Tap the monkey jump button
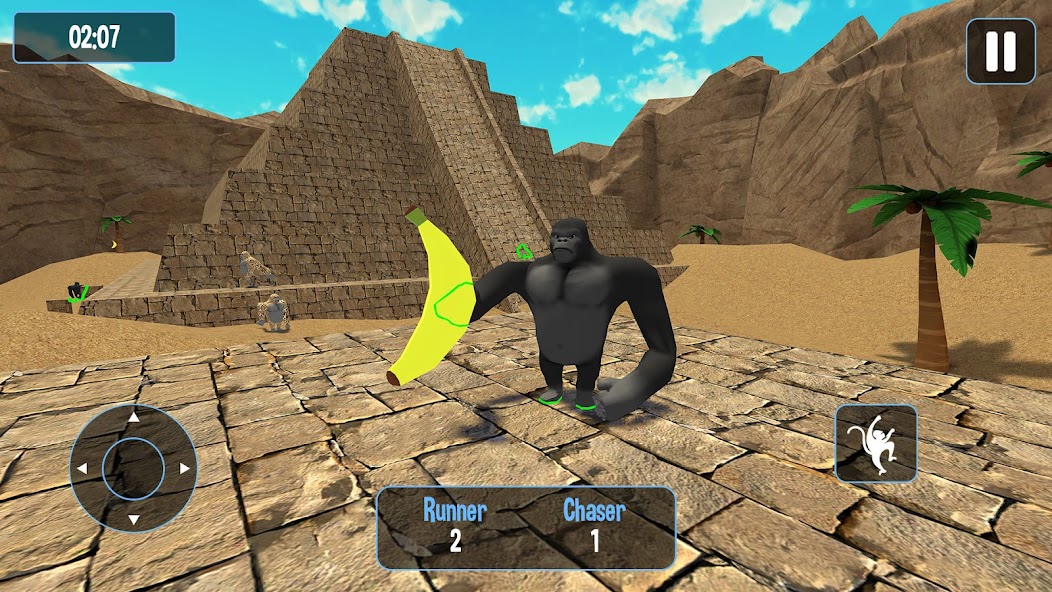1052x592 pixels. (x=876, y=443)
